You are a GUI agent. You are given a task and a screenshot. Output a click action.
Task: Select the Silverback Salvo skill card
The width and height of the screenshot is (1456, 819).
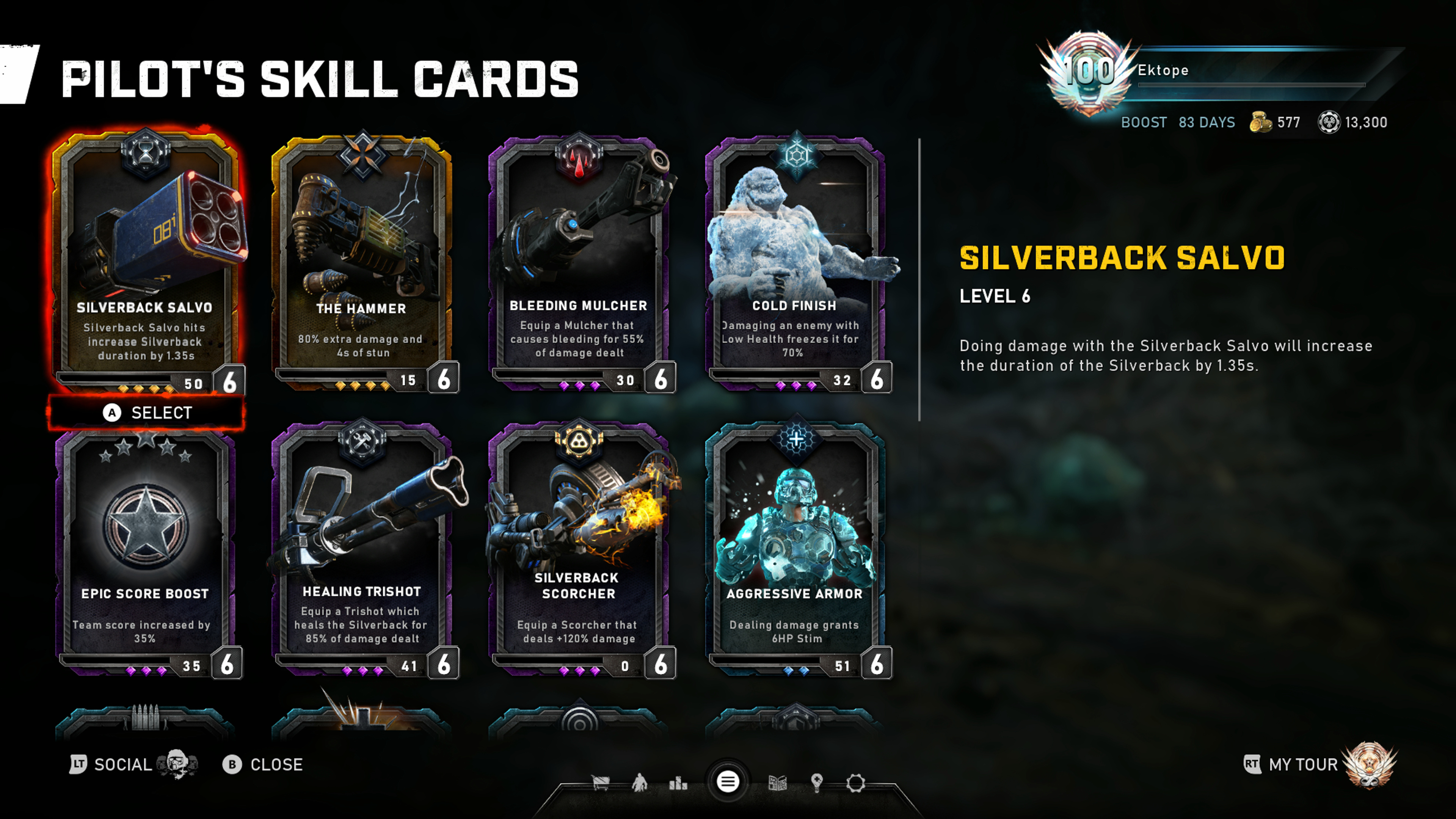[146, 260]
